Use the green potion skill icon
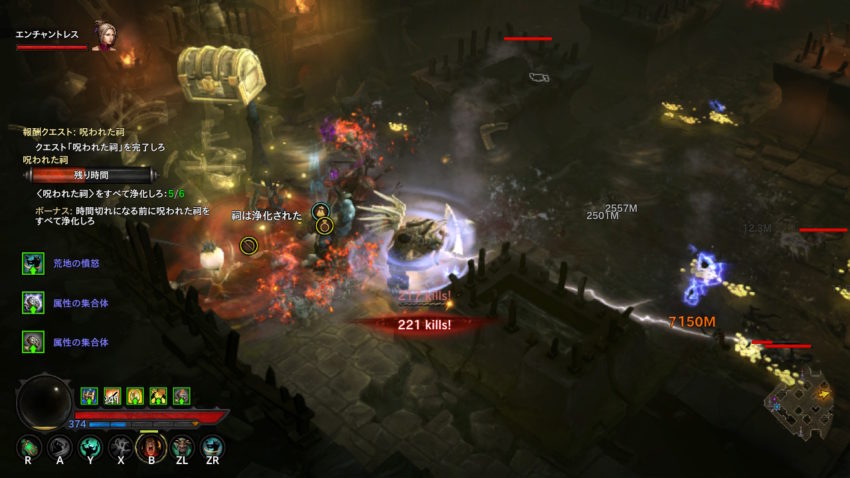Image resolution: width=850 pixels, height=478 pixels. [28, 447]
